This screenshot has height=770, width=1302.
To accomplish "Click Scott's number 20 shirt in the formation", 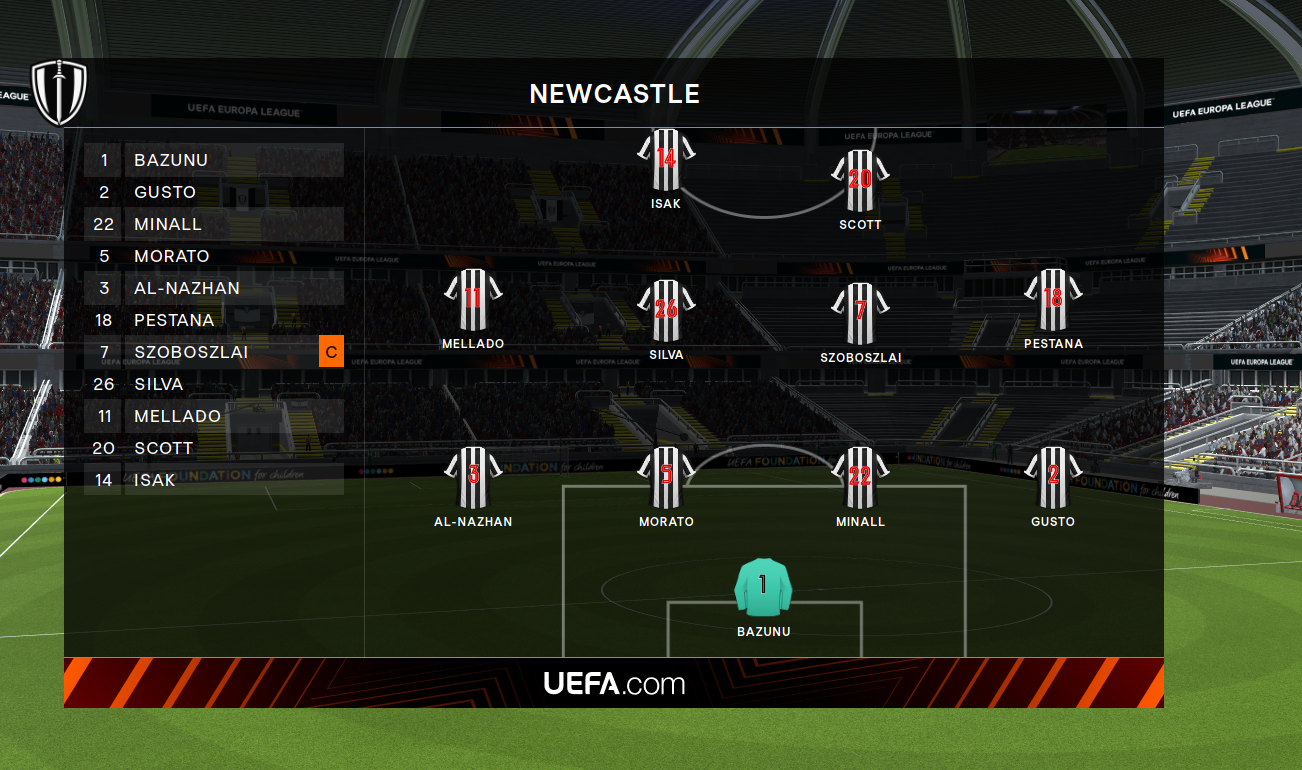I will click(x=860, y=181).
